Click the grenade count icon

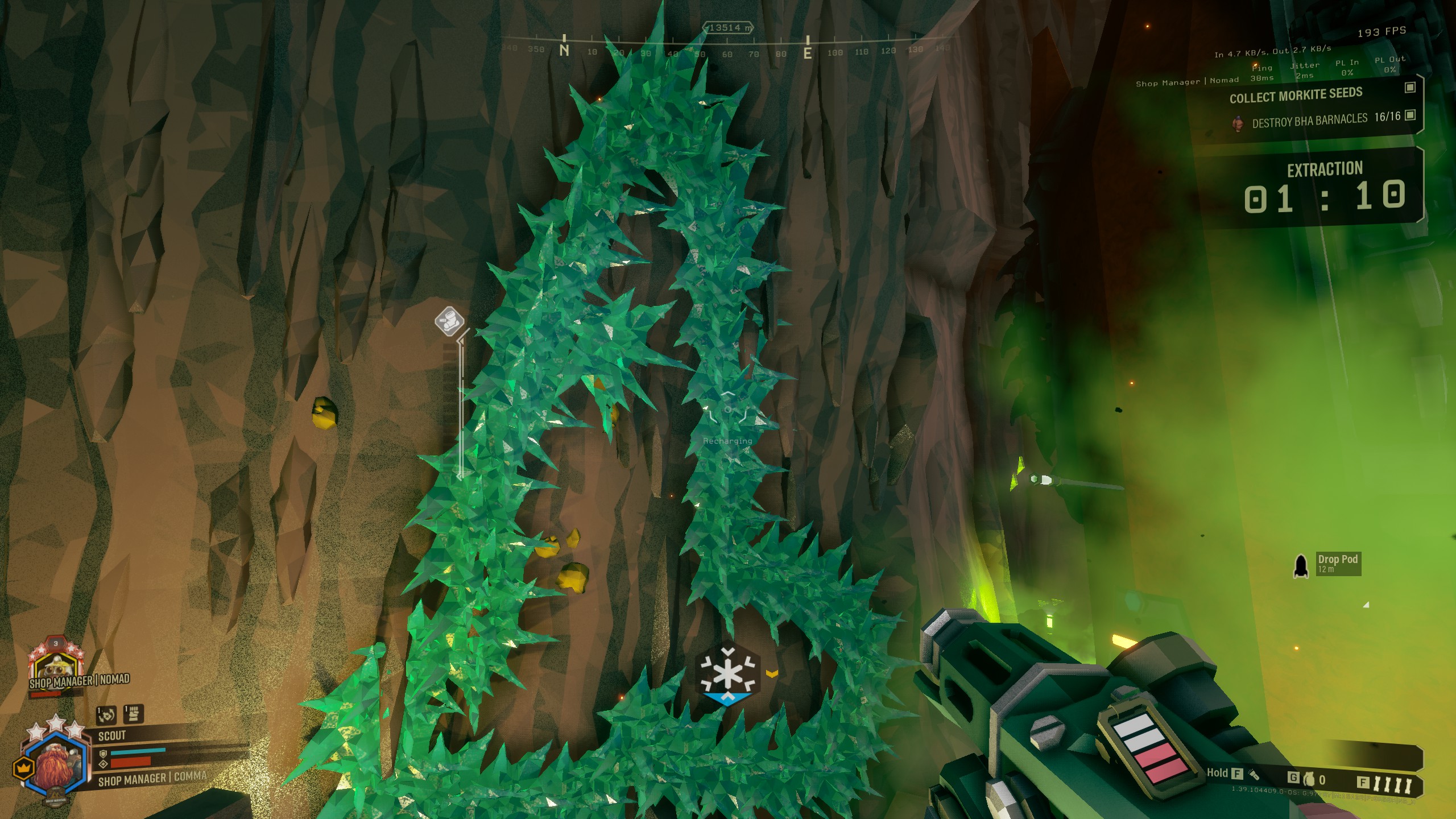[1309, 779]
